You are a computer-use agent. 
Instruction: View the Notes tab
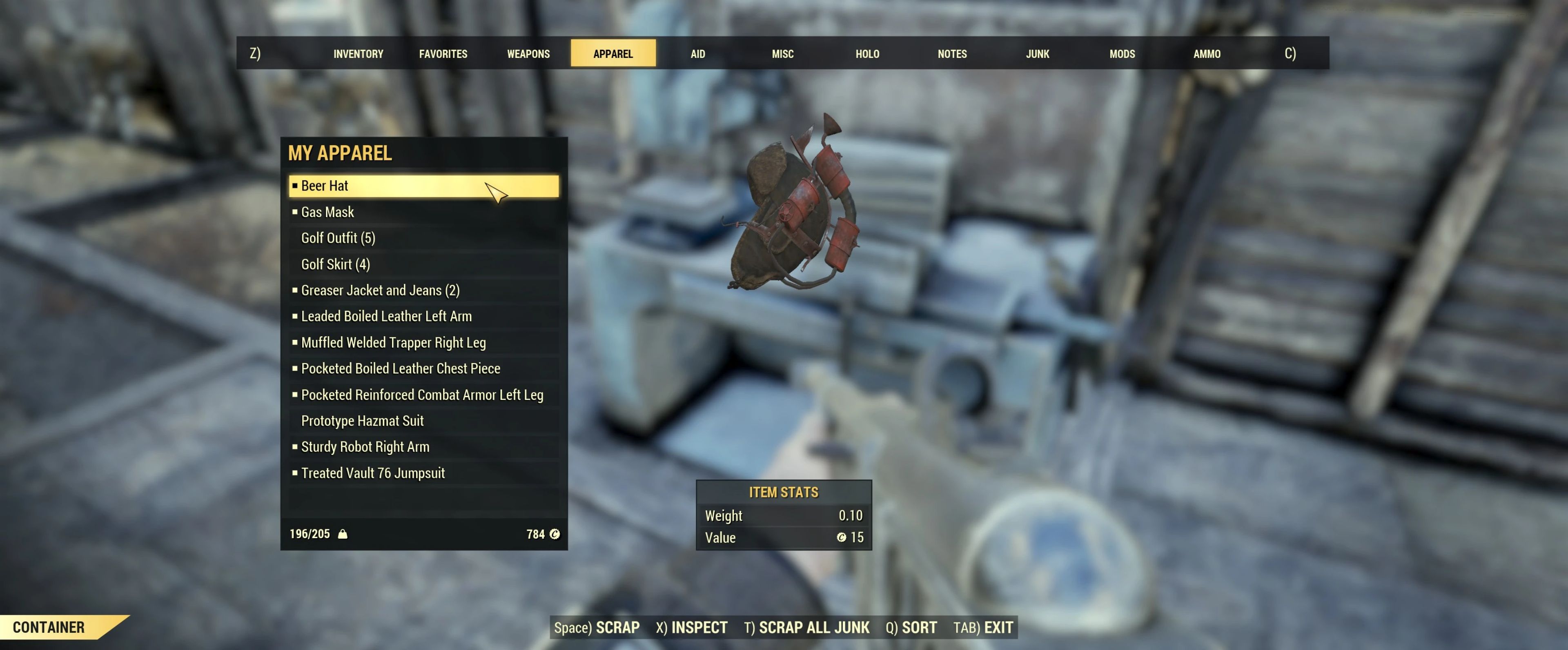(952, 53)
